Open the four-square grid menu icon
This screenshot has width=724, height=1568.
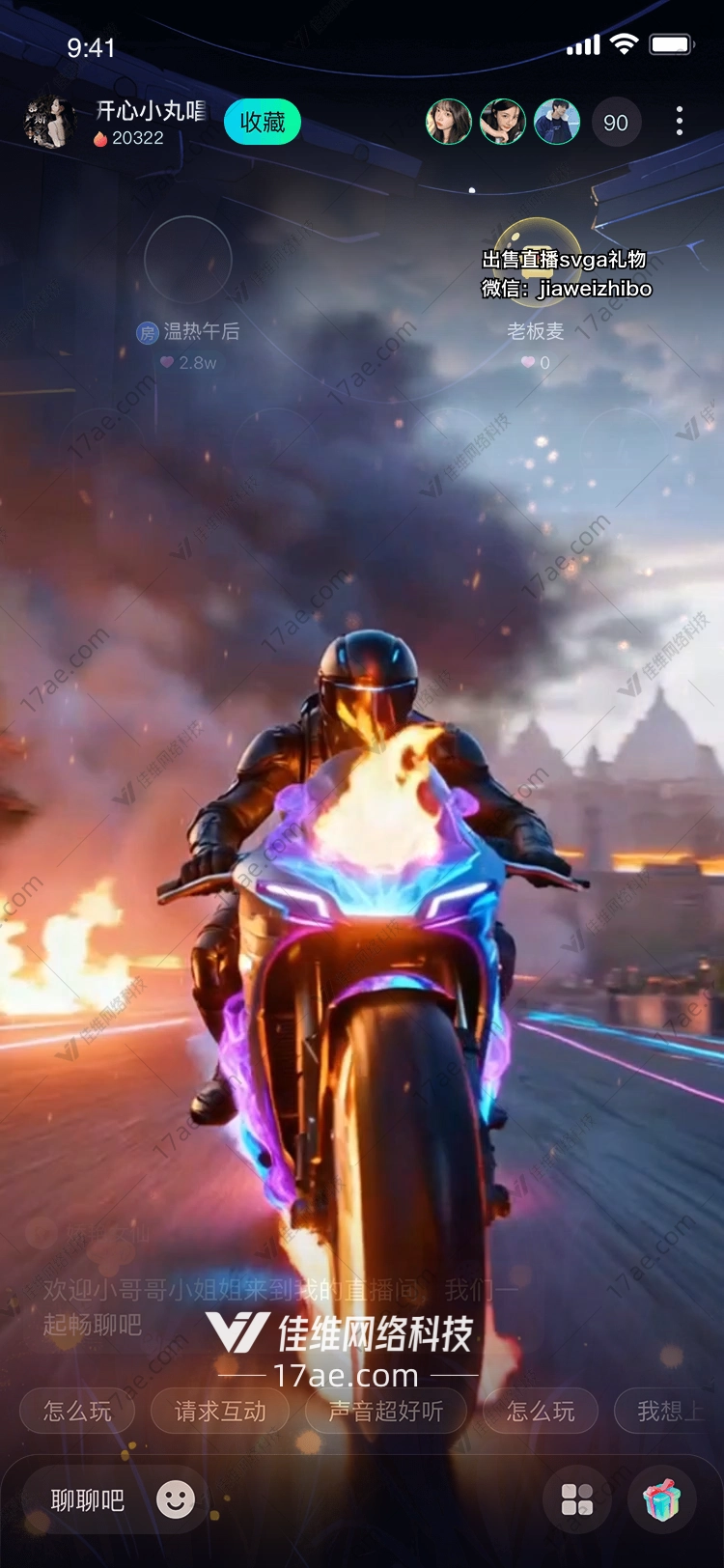point(577,1499)
